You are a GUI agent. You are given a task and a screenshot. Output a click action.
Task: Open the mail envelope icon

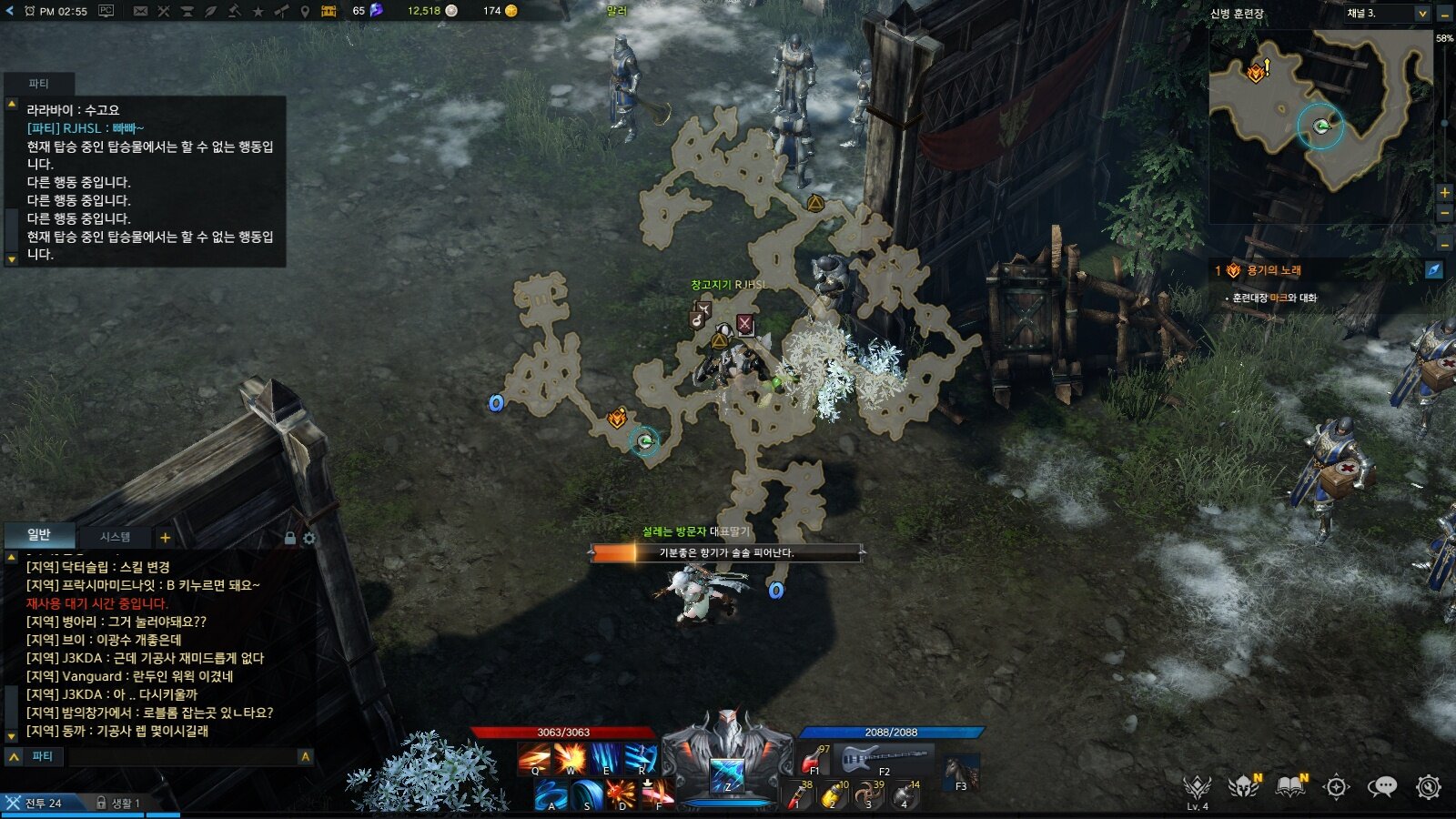coord(140,11)
